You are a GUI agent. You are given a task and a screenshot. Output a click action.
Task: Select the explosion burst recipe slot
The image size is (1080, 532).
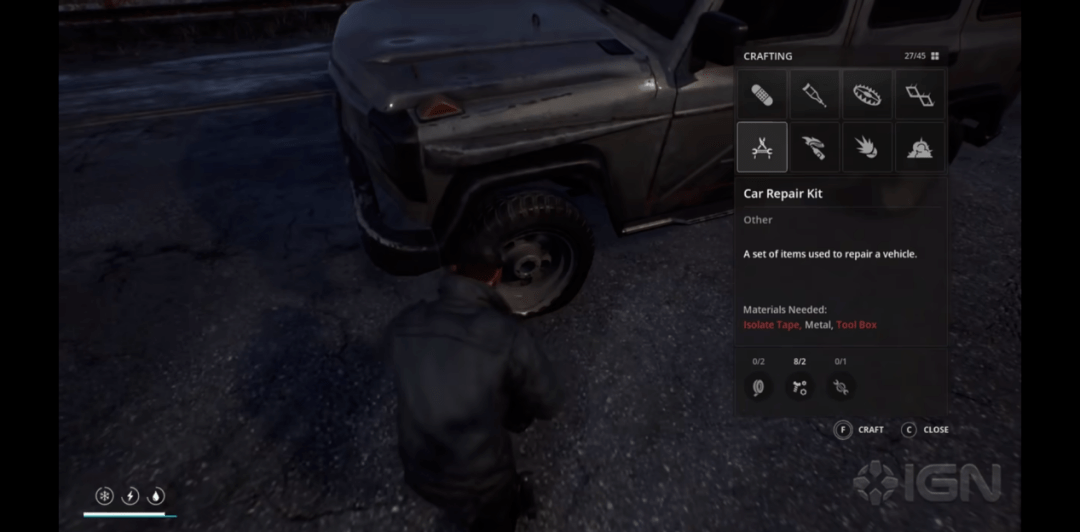click(x=866, y=147)
